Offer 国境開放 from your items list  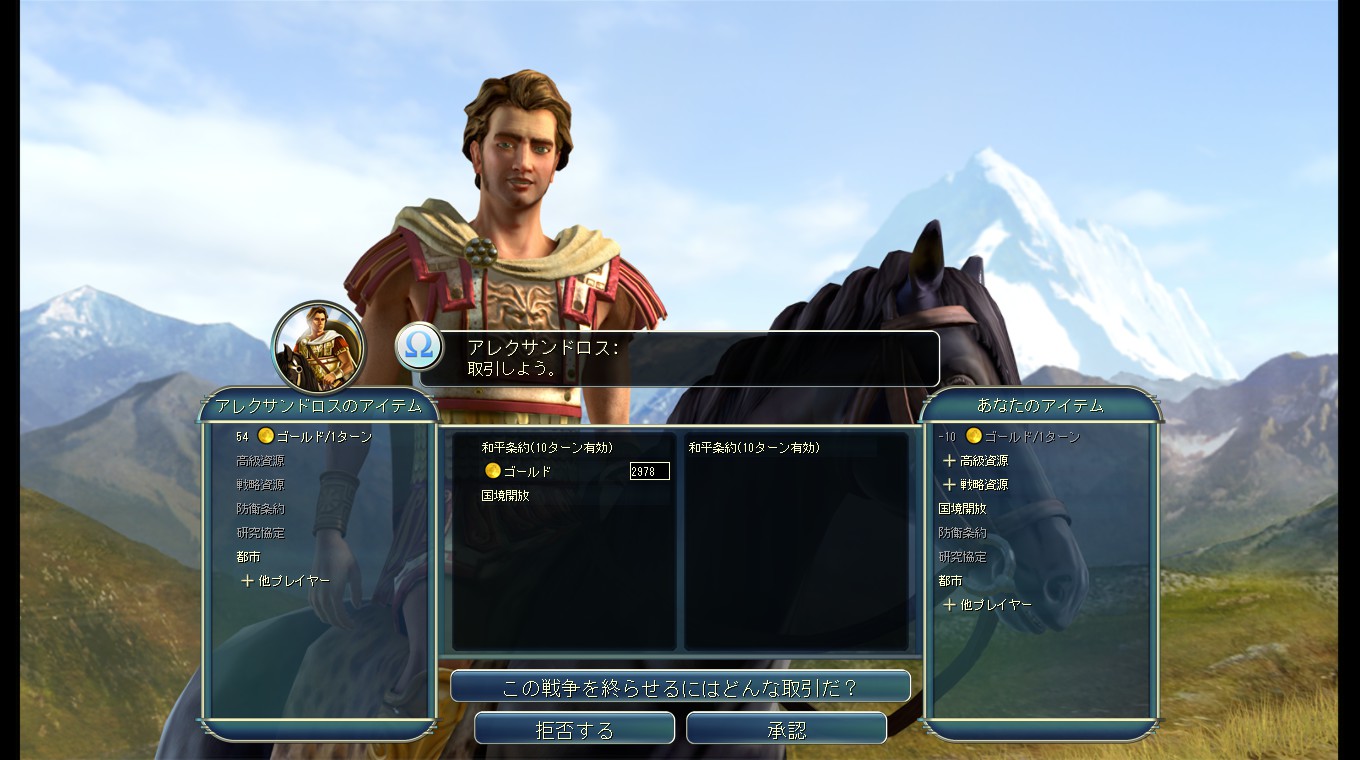click(x=962, y=509)
